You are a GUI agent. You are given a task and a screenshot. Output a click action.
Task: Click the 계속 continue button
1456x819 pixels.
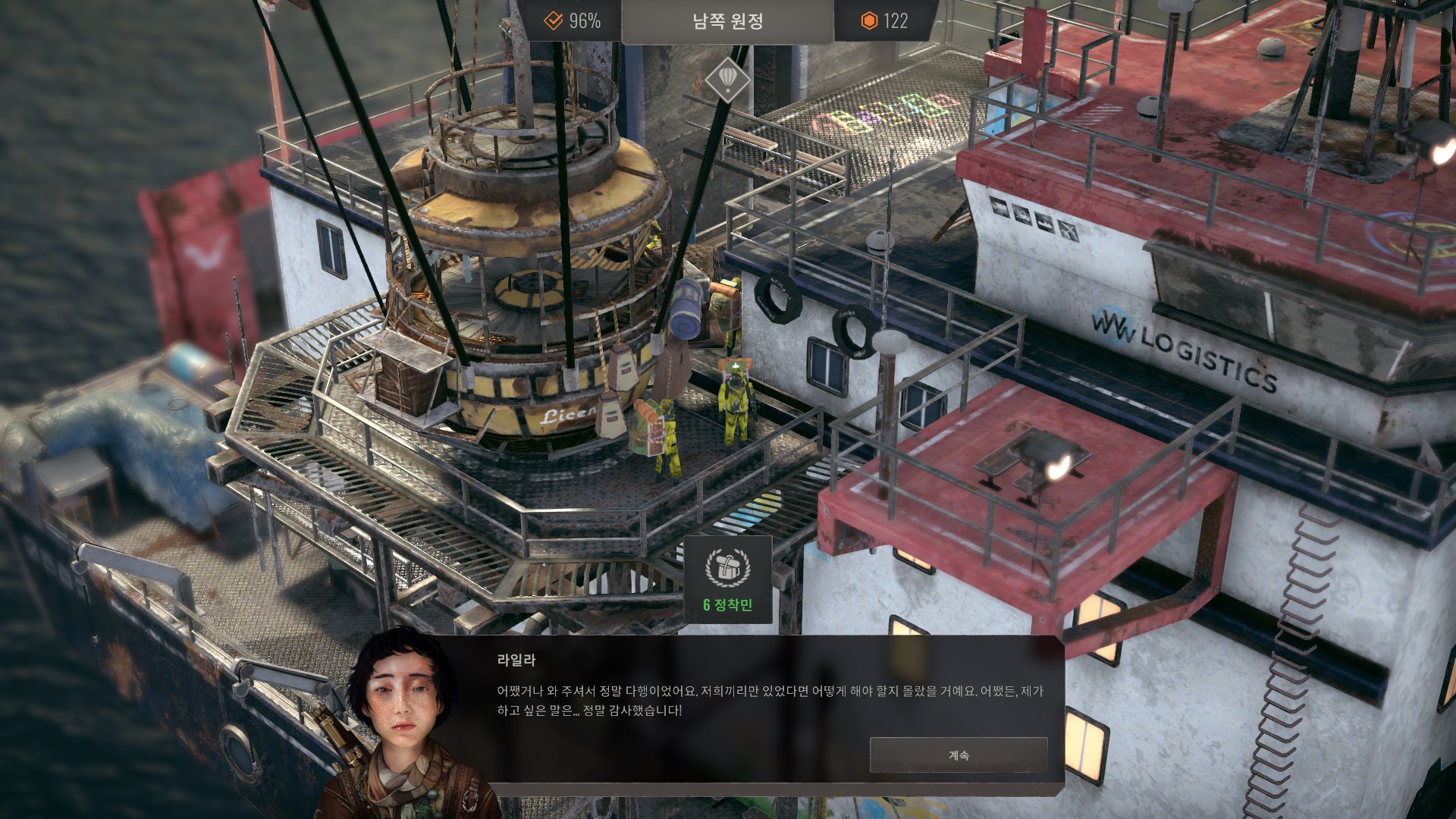tap(958, 755)
